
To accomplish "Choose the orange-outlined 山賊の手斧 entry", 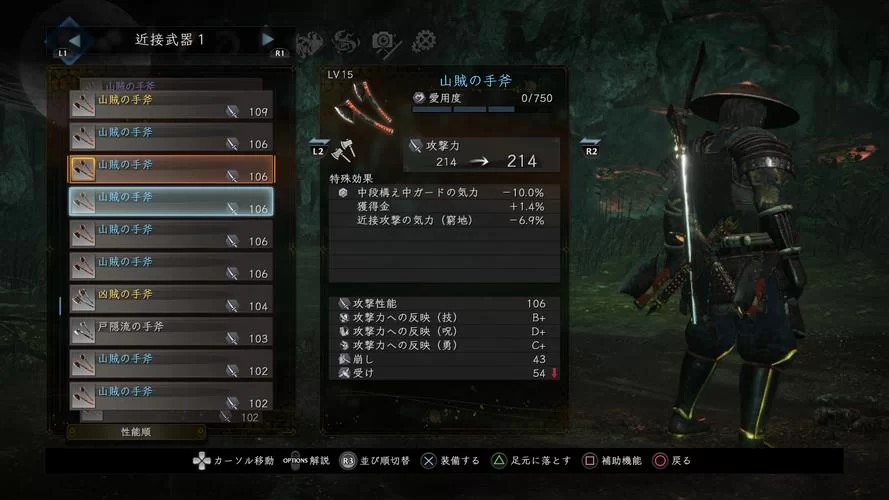I will 170,169.
